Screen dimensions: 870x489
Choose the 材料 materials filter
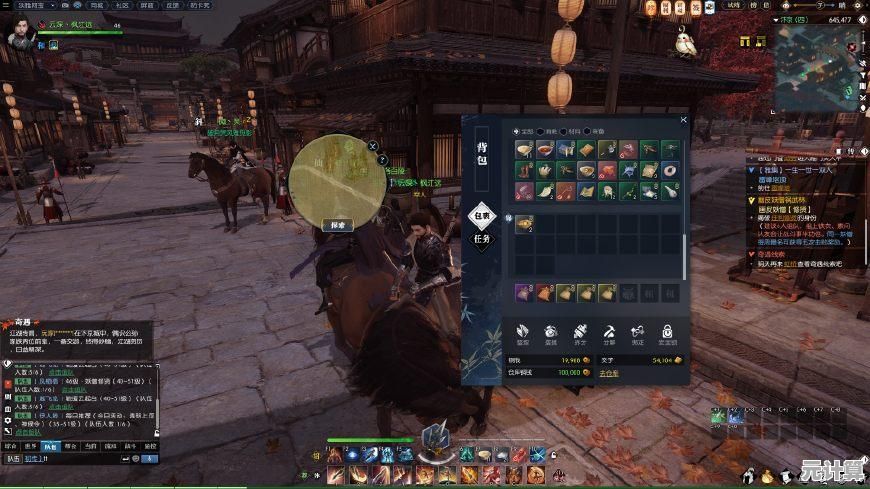tap(567, 131)
